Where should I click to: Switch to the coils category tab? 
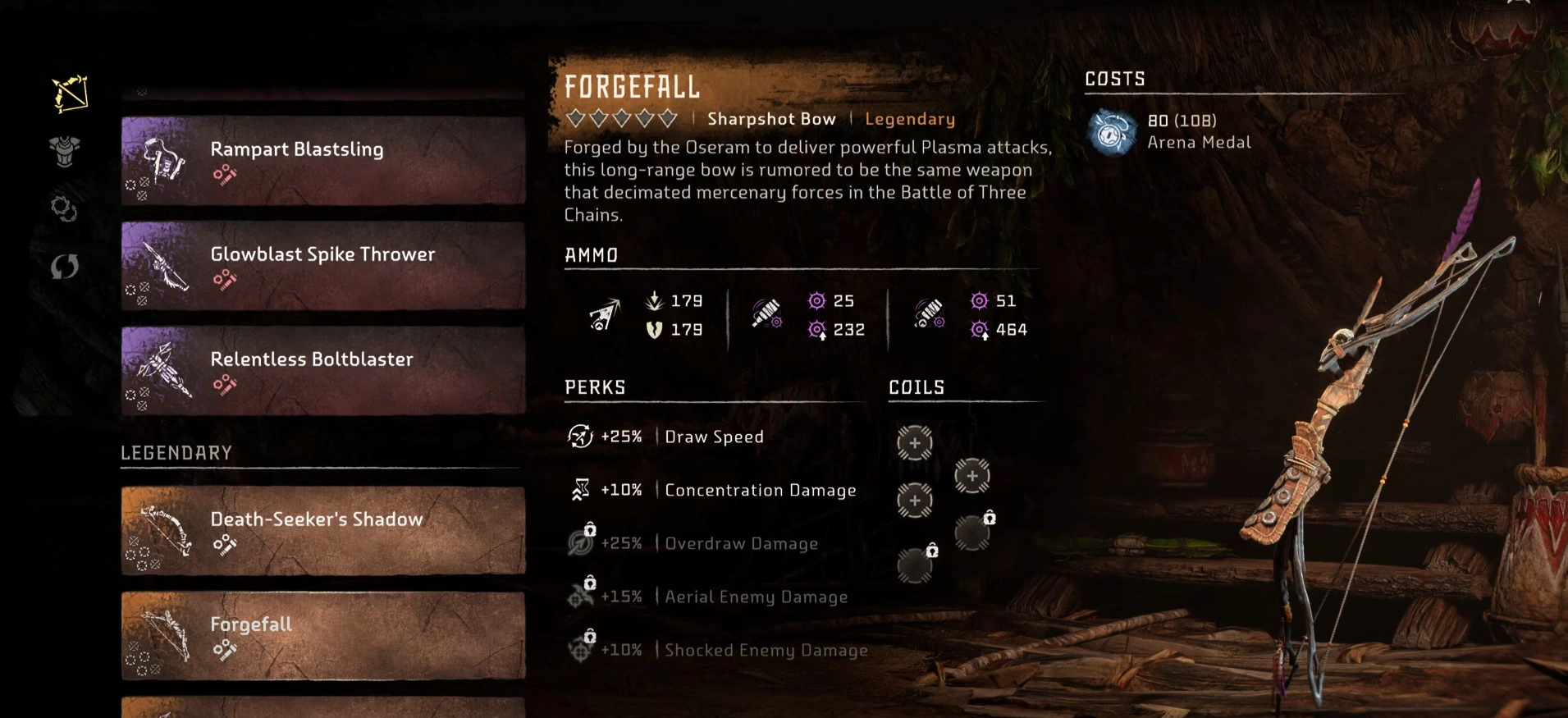pos(64,208)
